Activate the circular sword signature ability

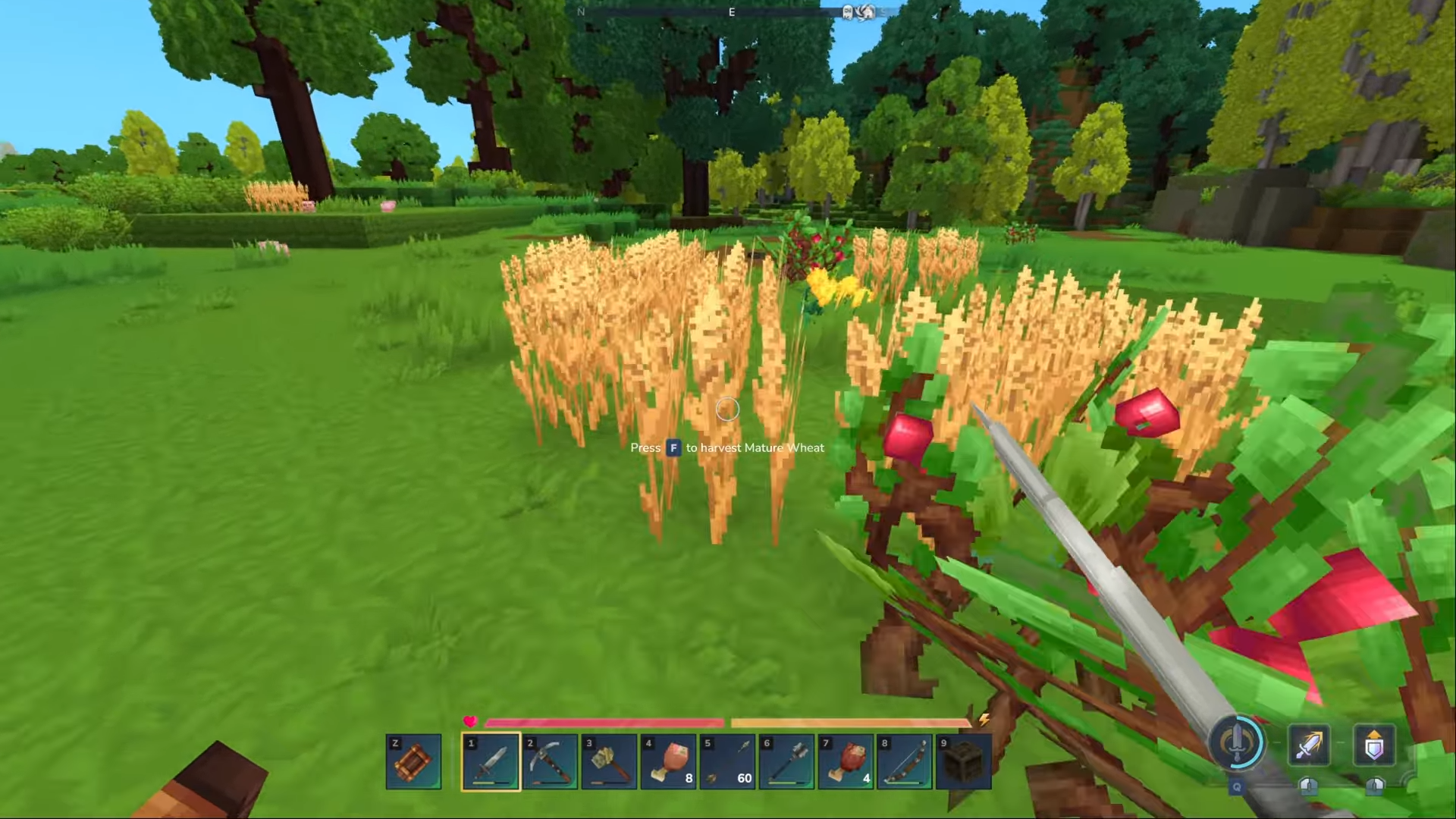(x=1237, y=743)
